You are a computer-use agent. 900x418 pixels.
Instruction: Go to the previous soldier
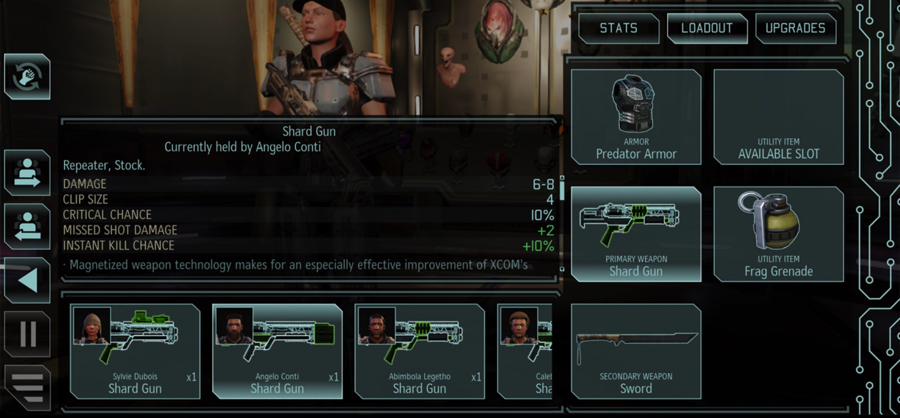27,227
